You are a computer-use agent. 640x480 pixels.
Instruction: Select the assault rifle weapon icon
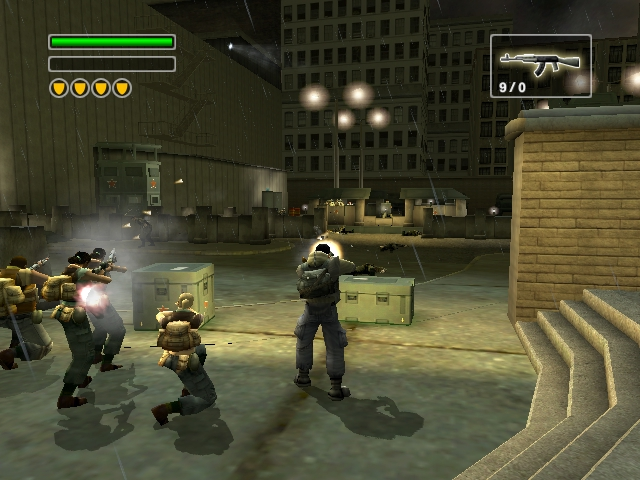click(x=539, y=62)
